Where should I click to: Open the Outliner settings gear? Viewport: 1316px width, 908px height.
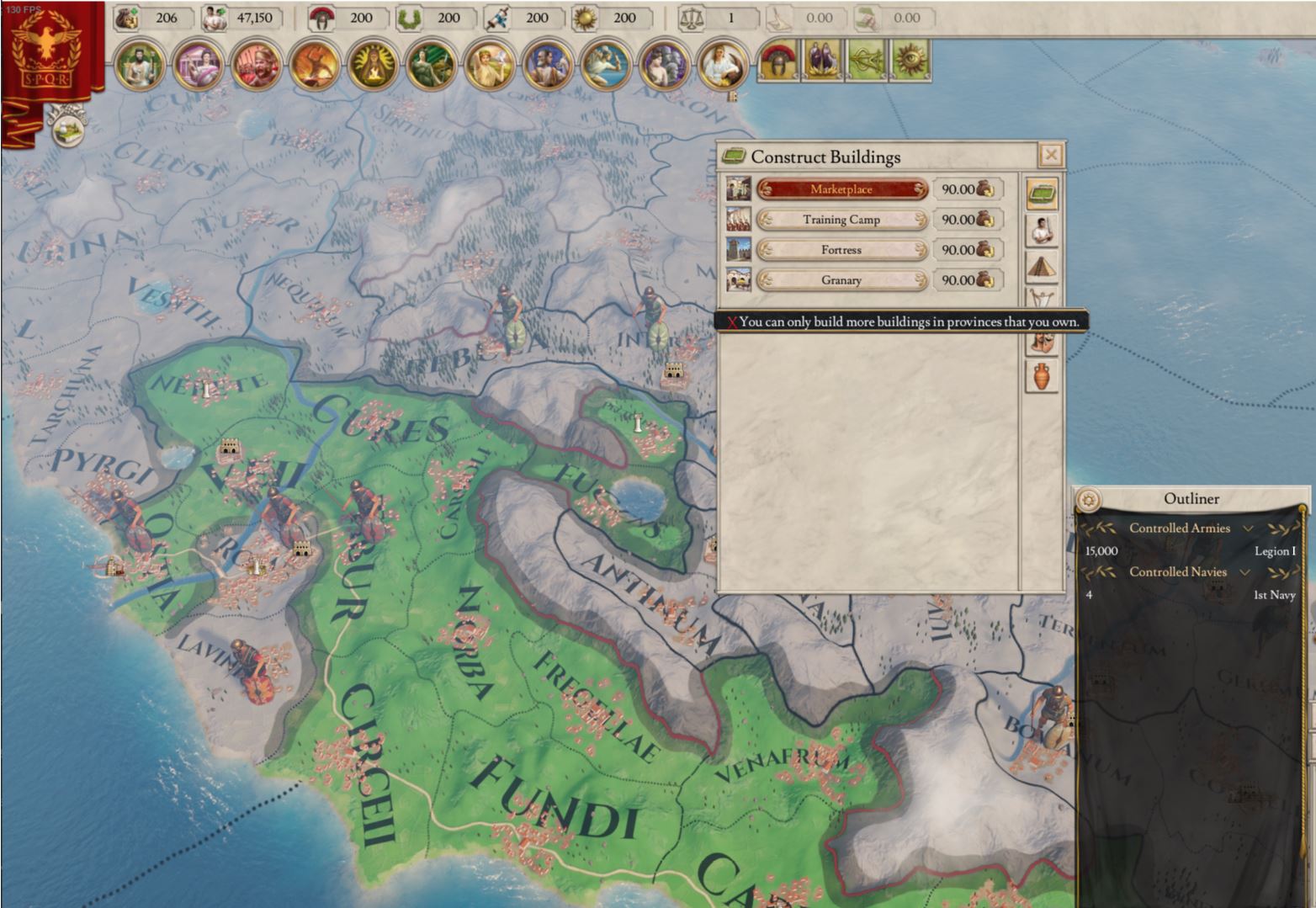[1089, 500]
